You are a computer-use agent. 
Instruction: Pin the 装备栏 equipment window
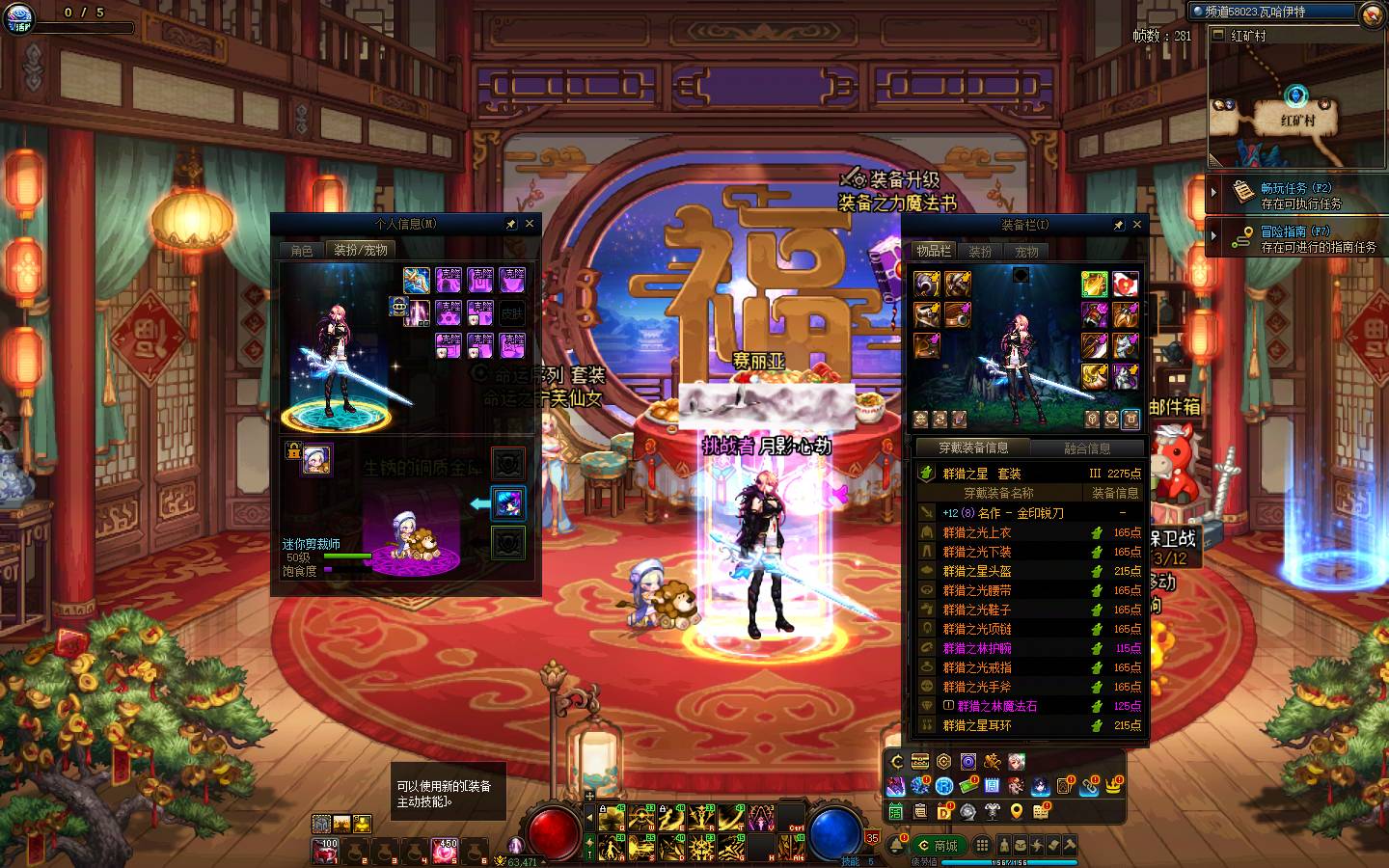pos(1118,225)
